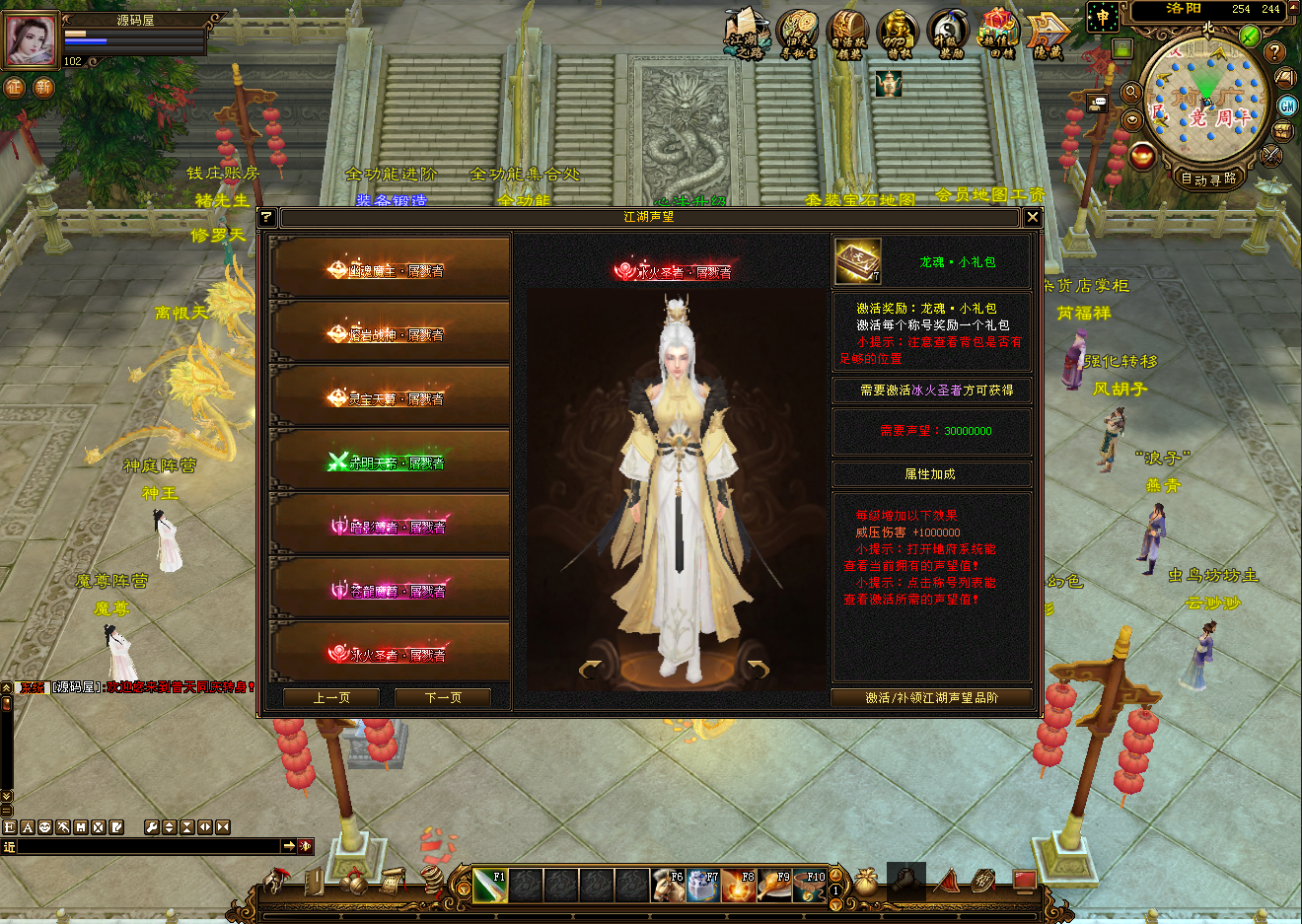Choose the 熔岩战神·屠戮者 title
1302x924 pixels.
(390, 333)
